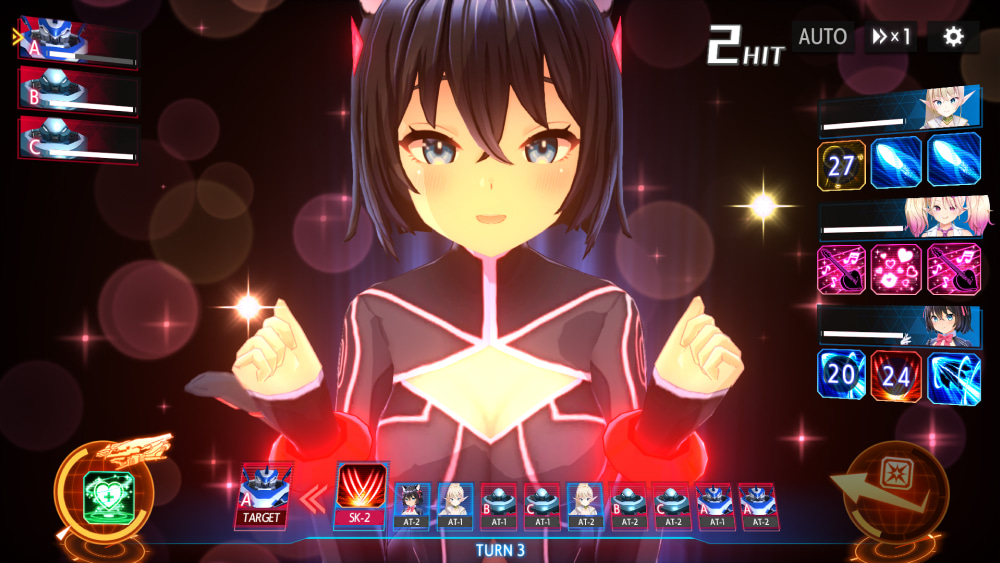Choose enemy C in the enemy list
Screen dimensions: 1000x563
click(x=79, y=139)
